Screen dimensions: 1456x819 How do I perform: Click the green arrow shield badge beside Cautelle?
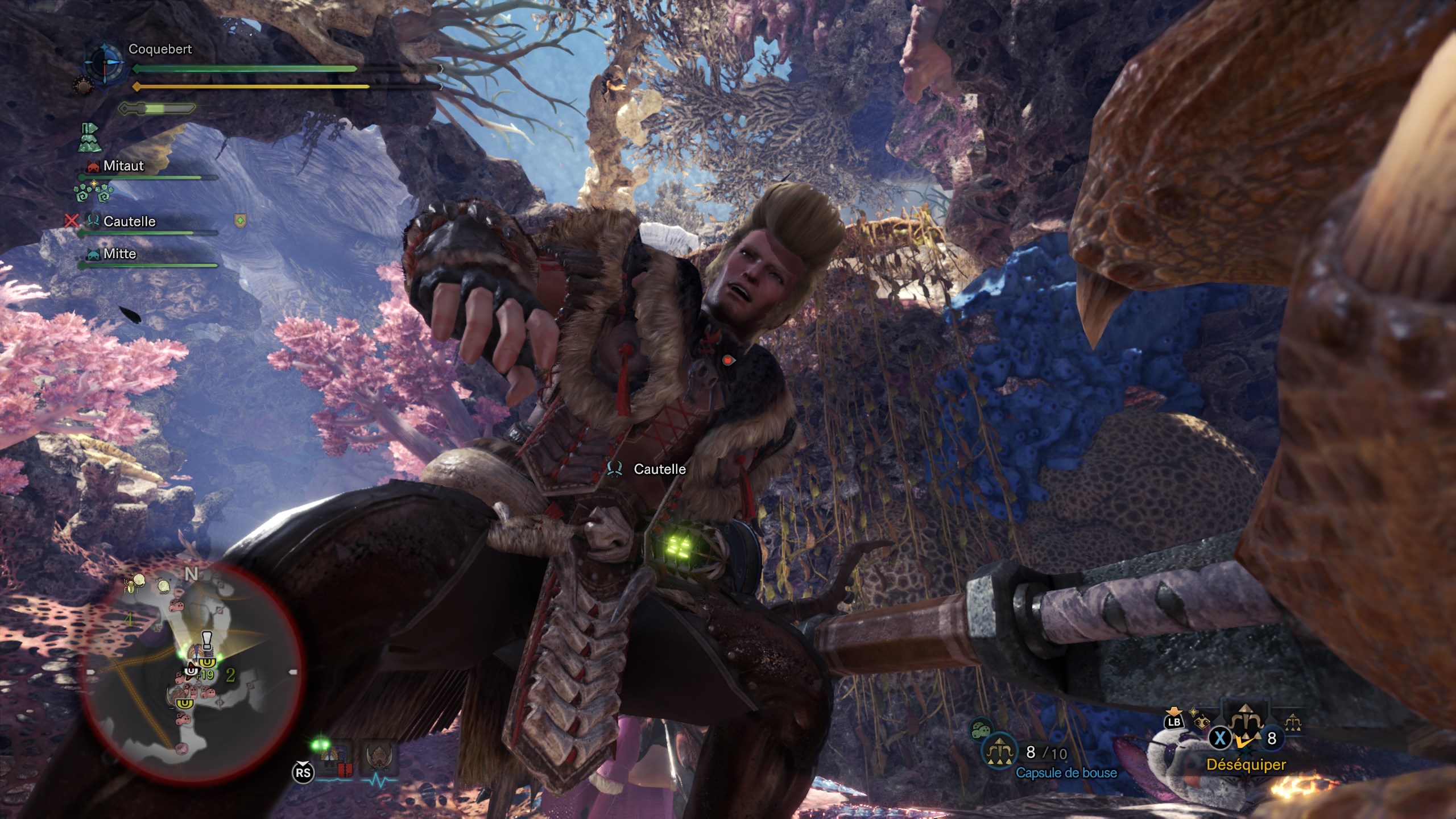point(241,220)
